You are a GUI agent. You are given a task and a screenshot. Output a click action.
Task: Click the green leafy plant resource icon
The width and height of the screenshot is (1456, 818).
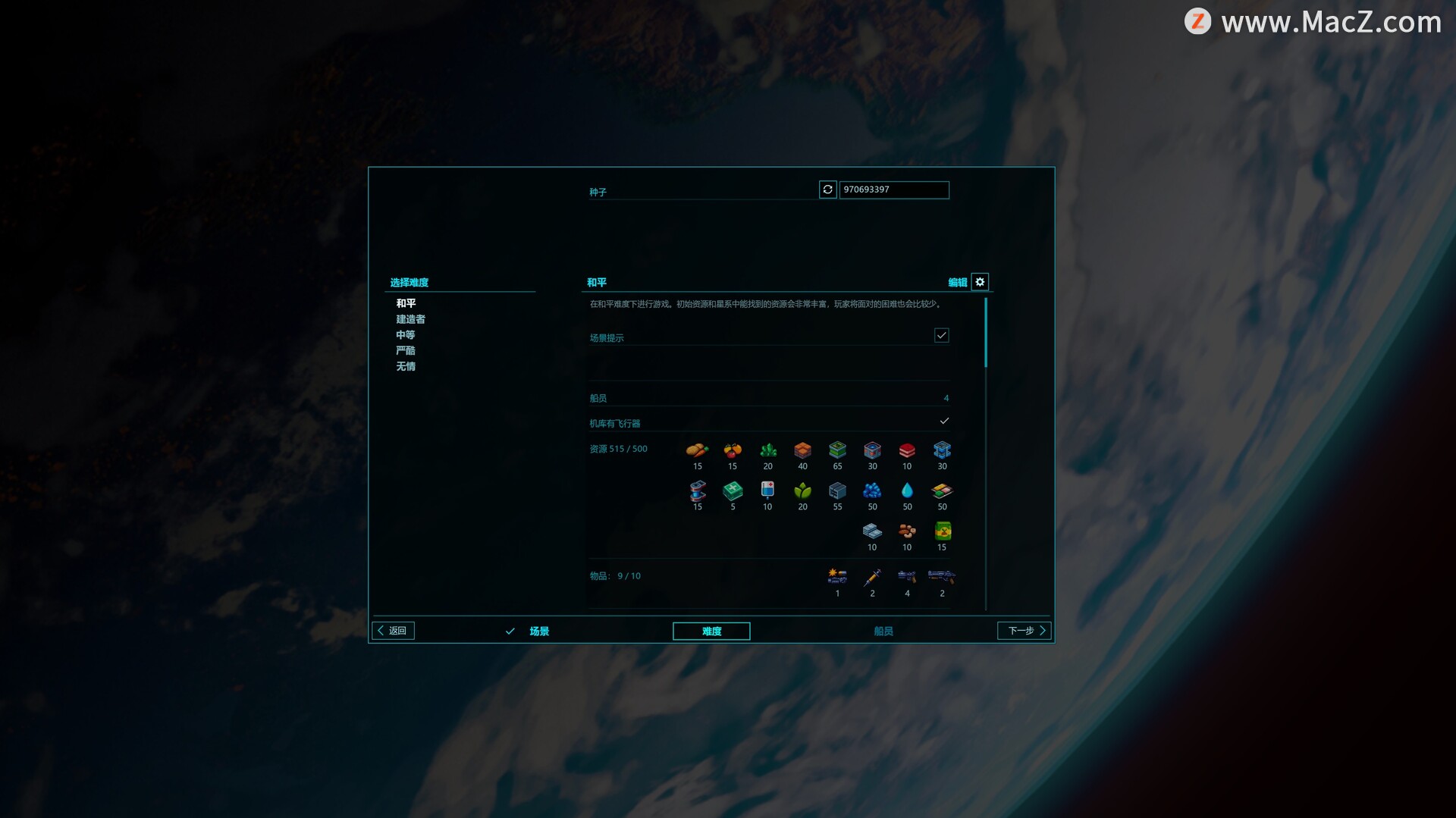coord(802,491)
